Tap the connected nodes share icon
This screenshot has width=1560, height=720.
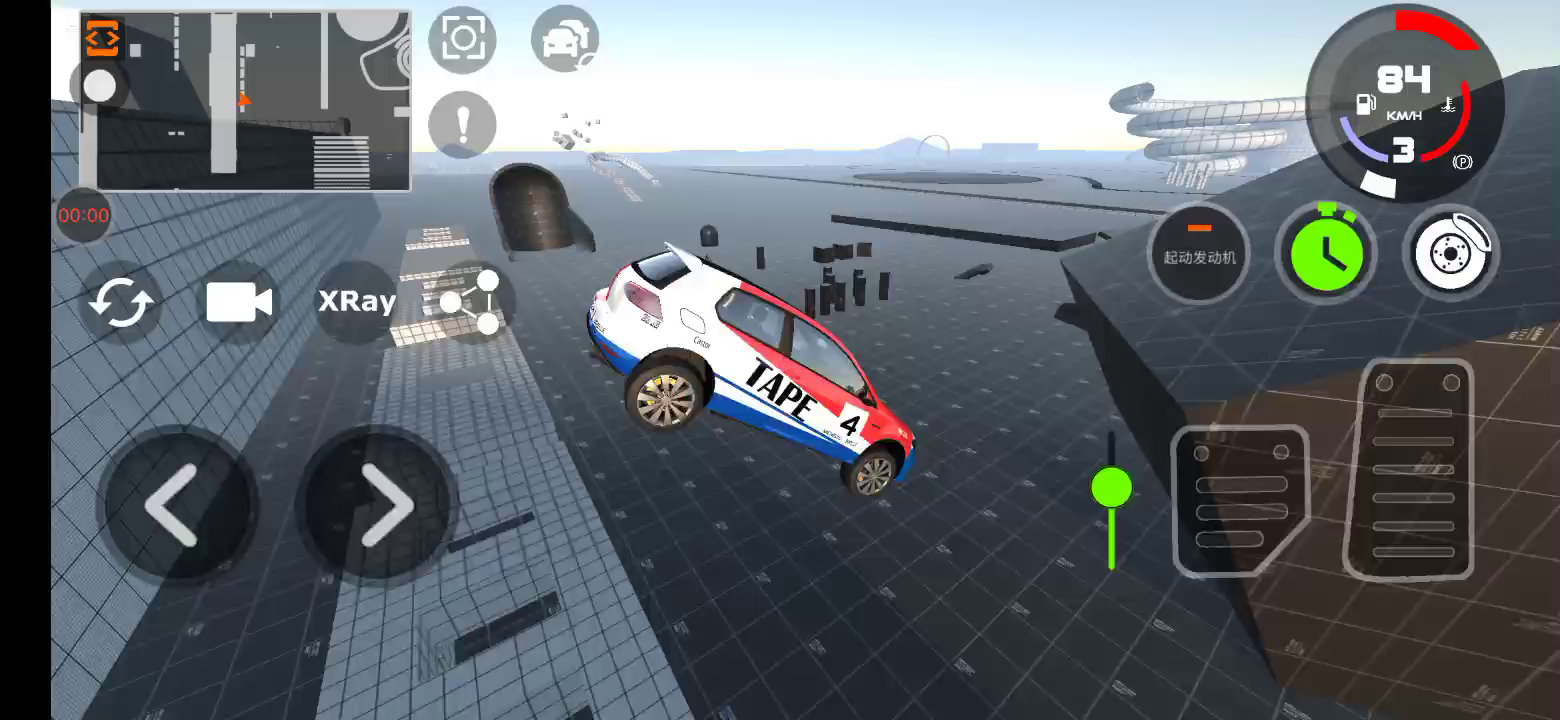[x=472, y=302]
